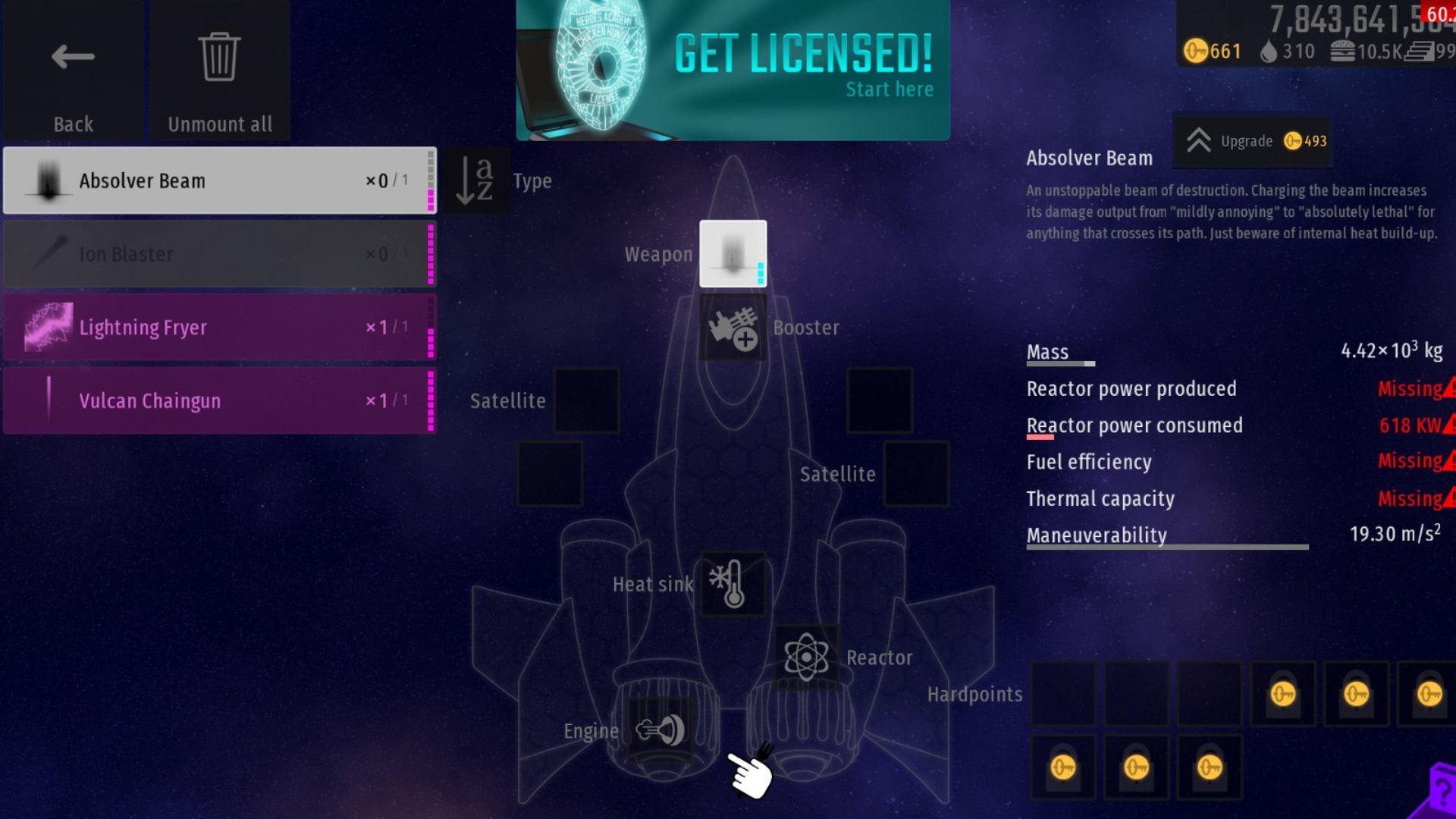The height and width of the screenshot is (819, 1456).
Task: Select the Absolver Beam list row
Action: point(219,180)
